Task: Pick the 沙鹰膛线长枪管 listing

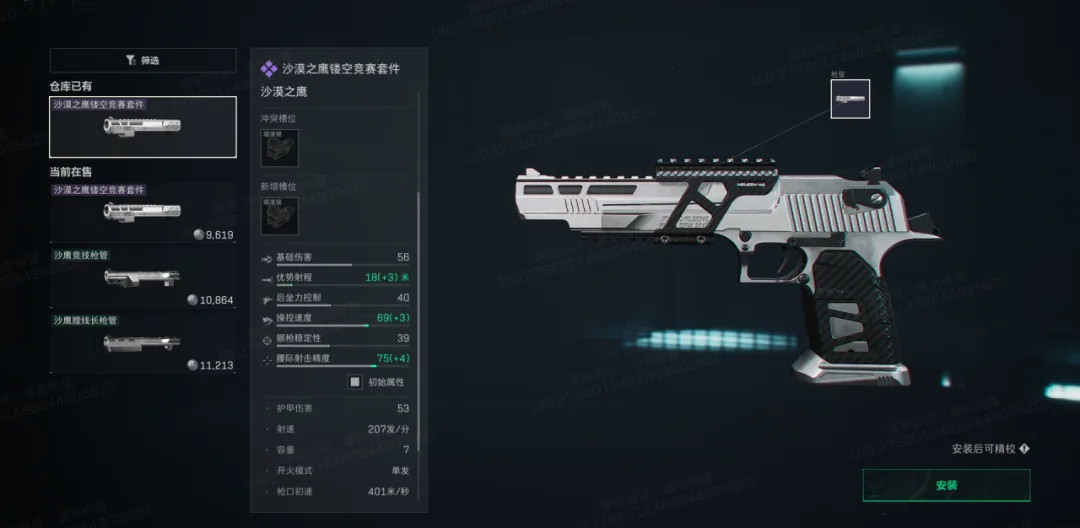Action: pos(143,343)
